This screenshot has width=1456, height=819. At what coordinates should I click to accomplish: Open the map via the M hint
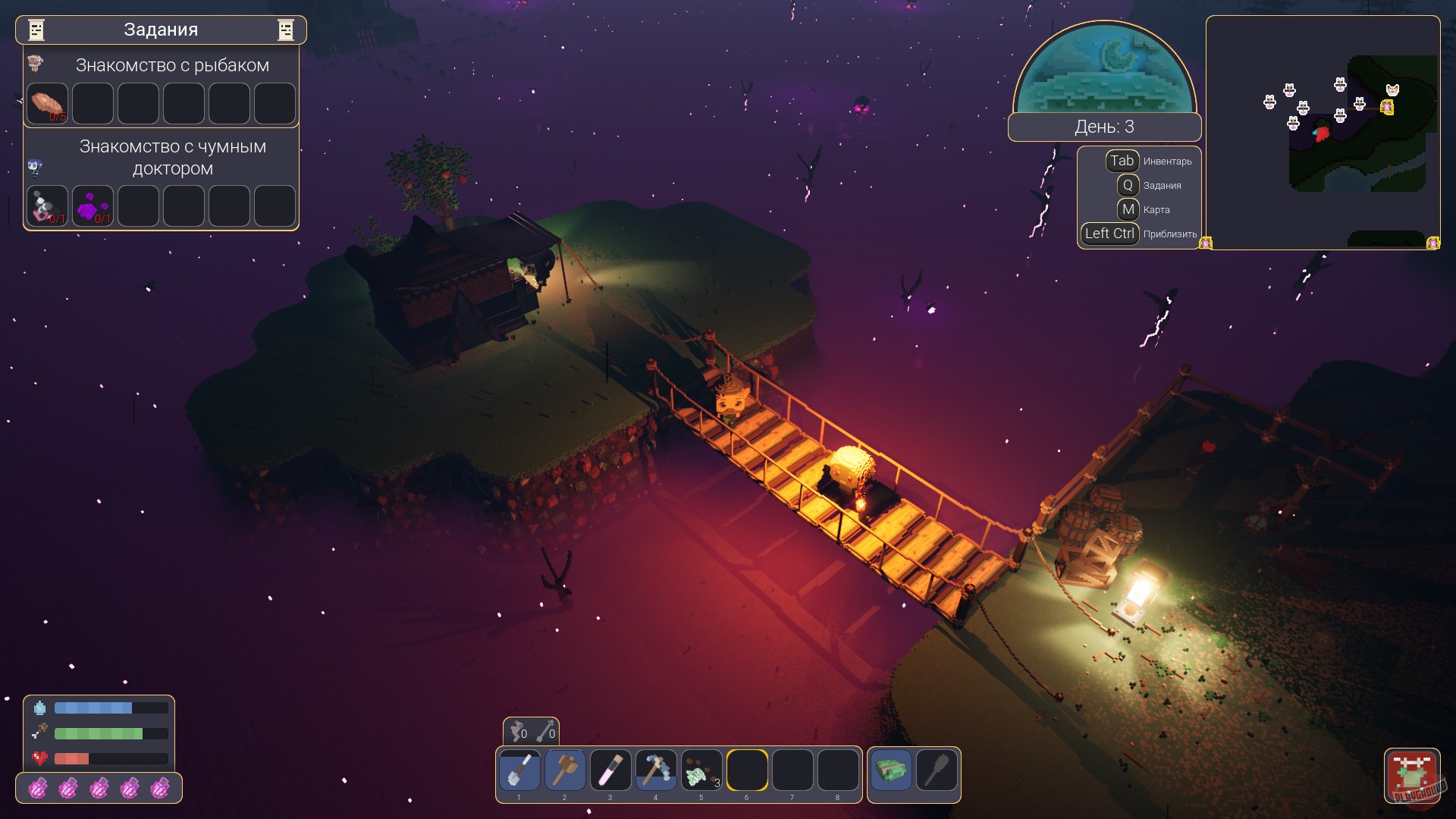click(x=1129, y=210)
